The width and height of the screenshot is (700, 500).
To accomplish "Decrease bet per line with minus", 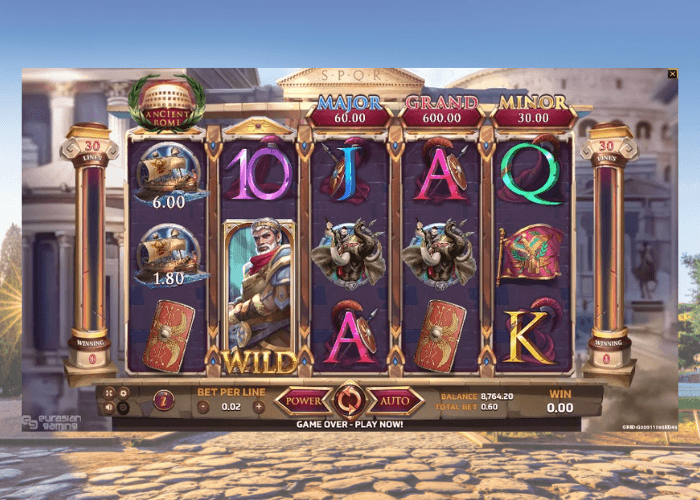I will 203,406.
